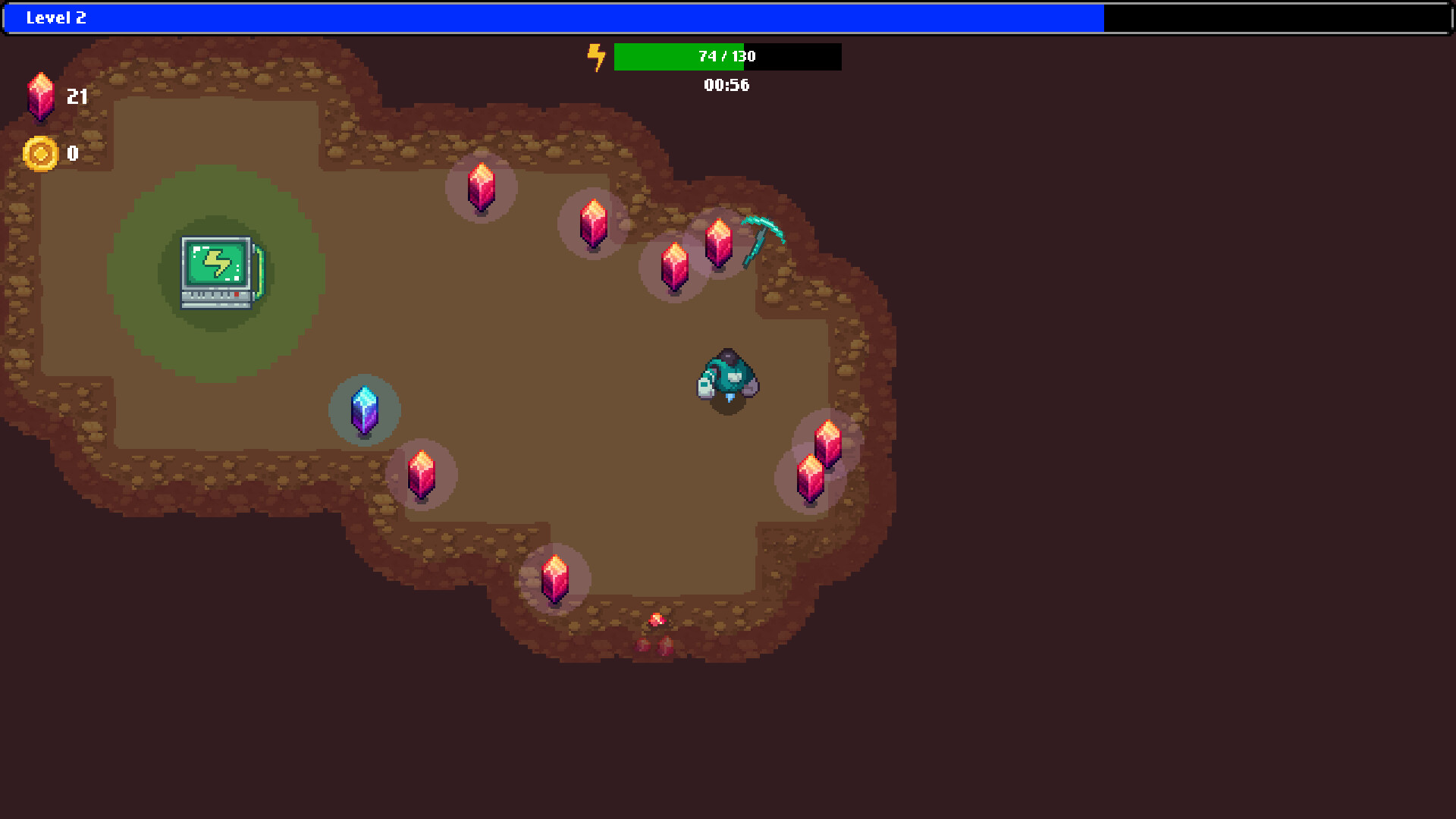1456x819 pixels.
Task: Toggle the crystal with pink glow near bottom center
Action: tap(556, 578)
